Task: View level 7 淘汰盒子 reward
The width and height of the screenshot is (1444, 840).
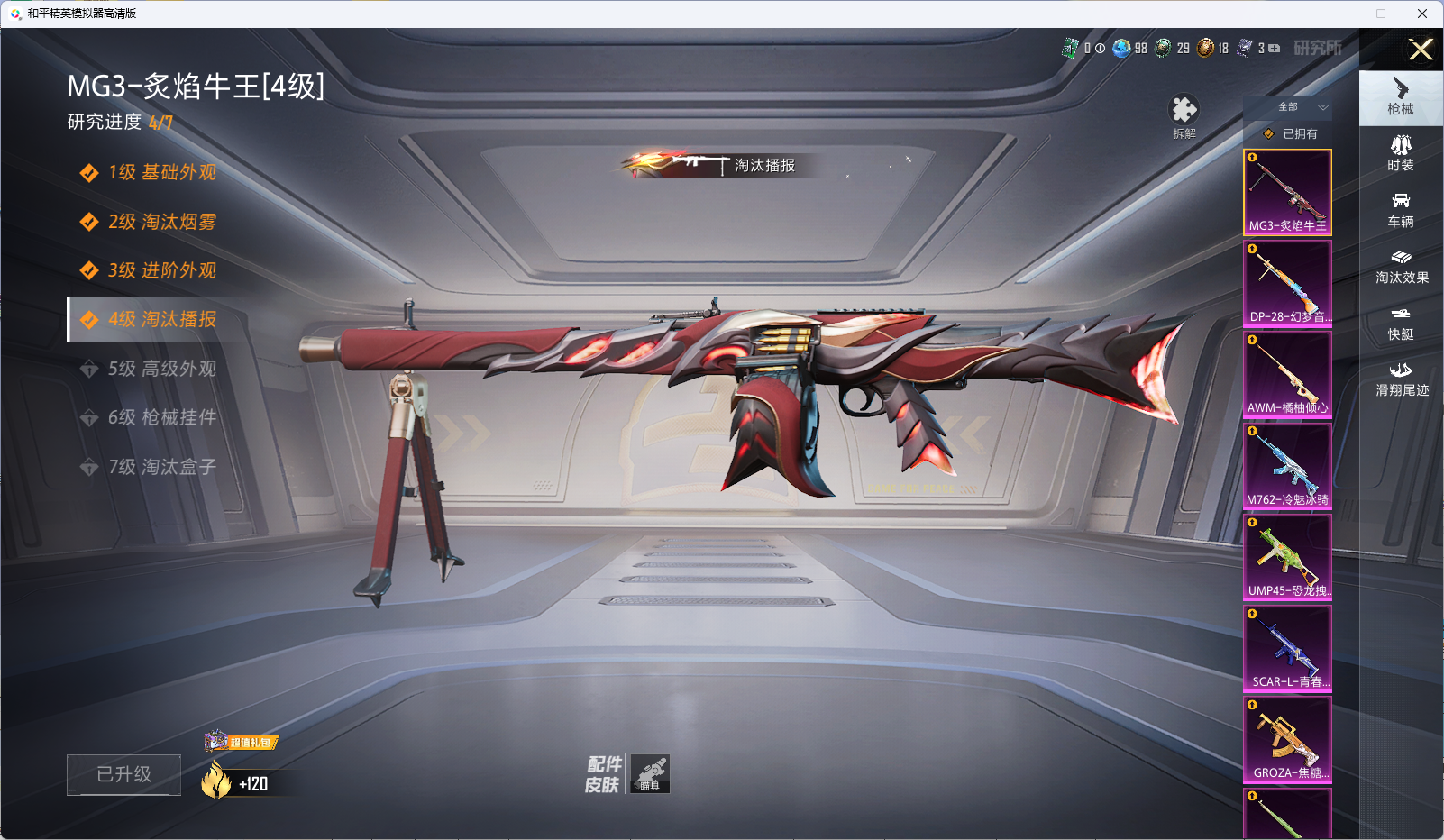Action: (162, 467)
